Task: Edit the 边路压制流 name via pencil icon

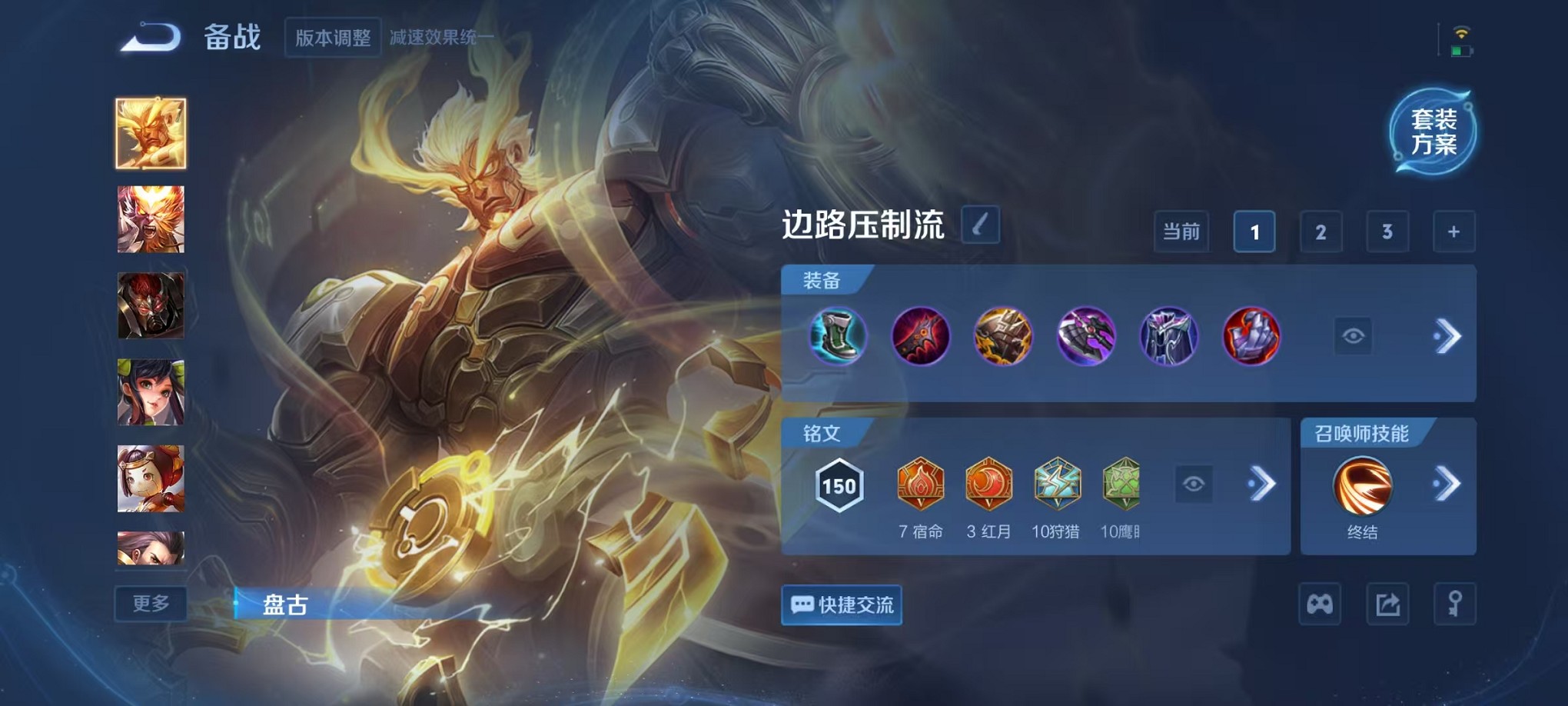Action: coord(982,227)
